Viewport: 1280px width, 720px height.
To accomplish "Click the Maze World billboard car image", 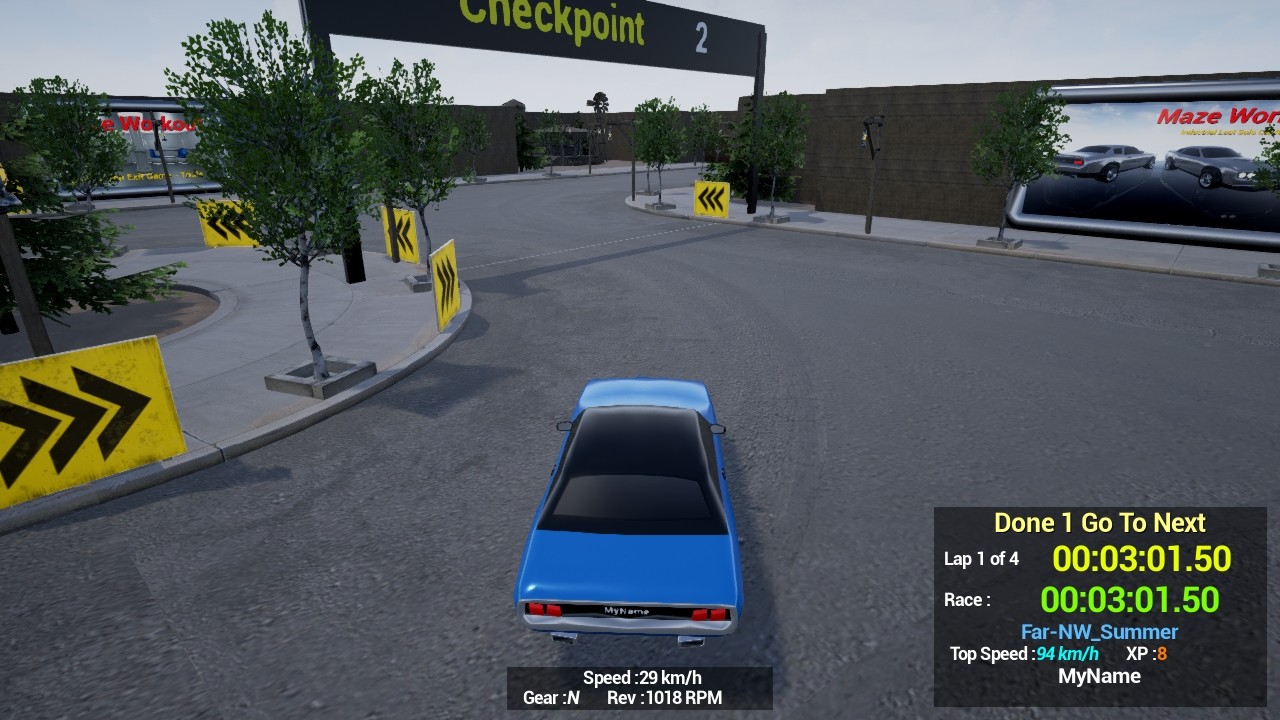I will (1105, 160).
